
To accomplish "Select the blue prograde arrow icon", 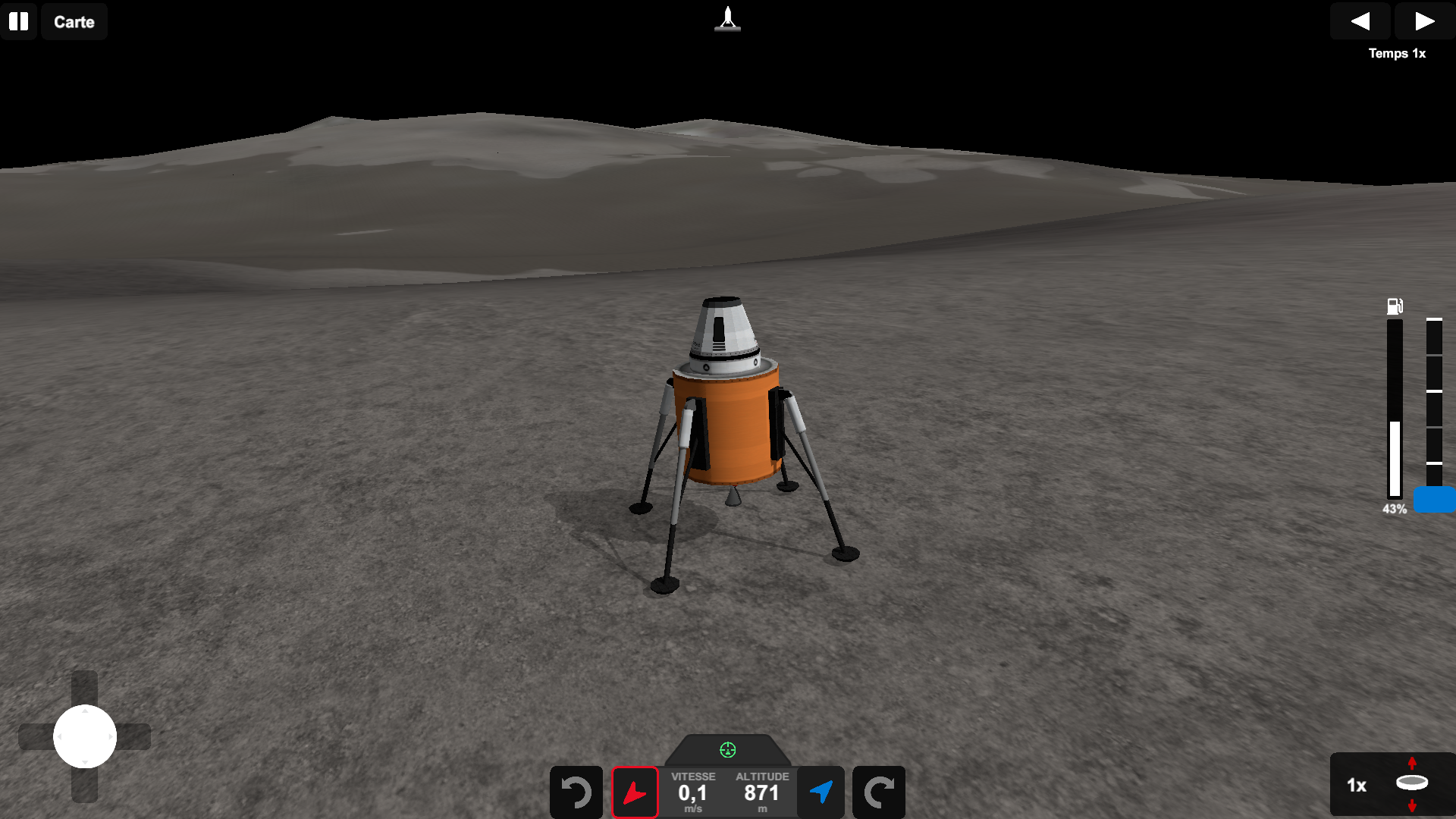I will click(x=821, y=792).
